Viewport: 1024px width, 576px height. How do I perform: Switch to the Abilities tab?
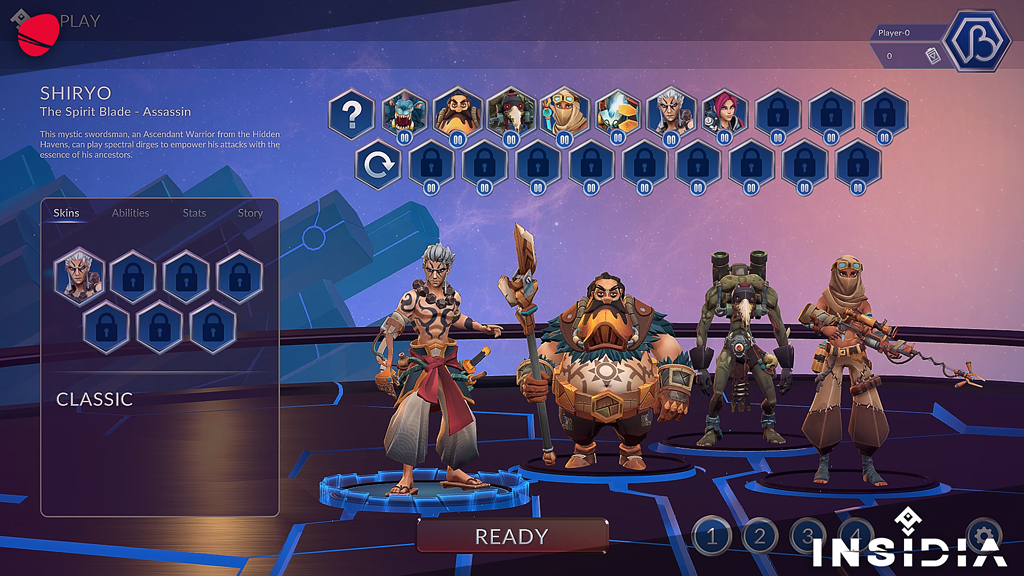130,213
